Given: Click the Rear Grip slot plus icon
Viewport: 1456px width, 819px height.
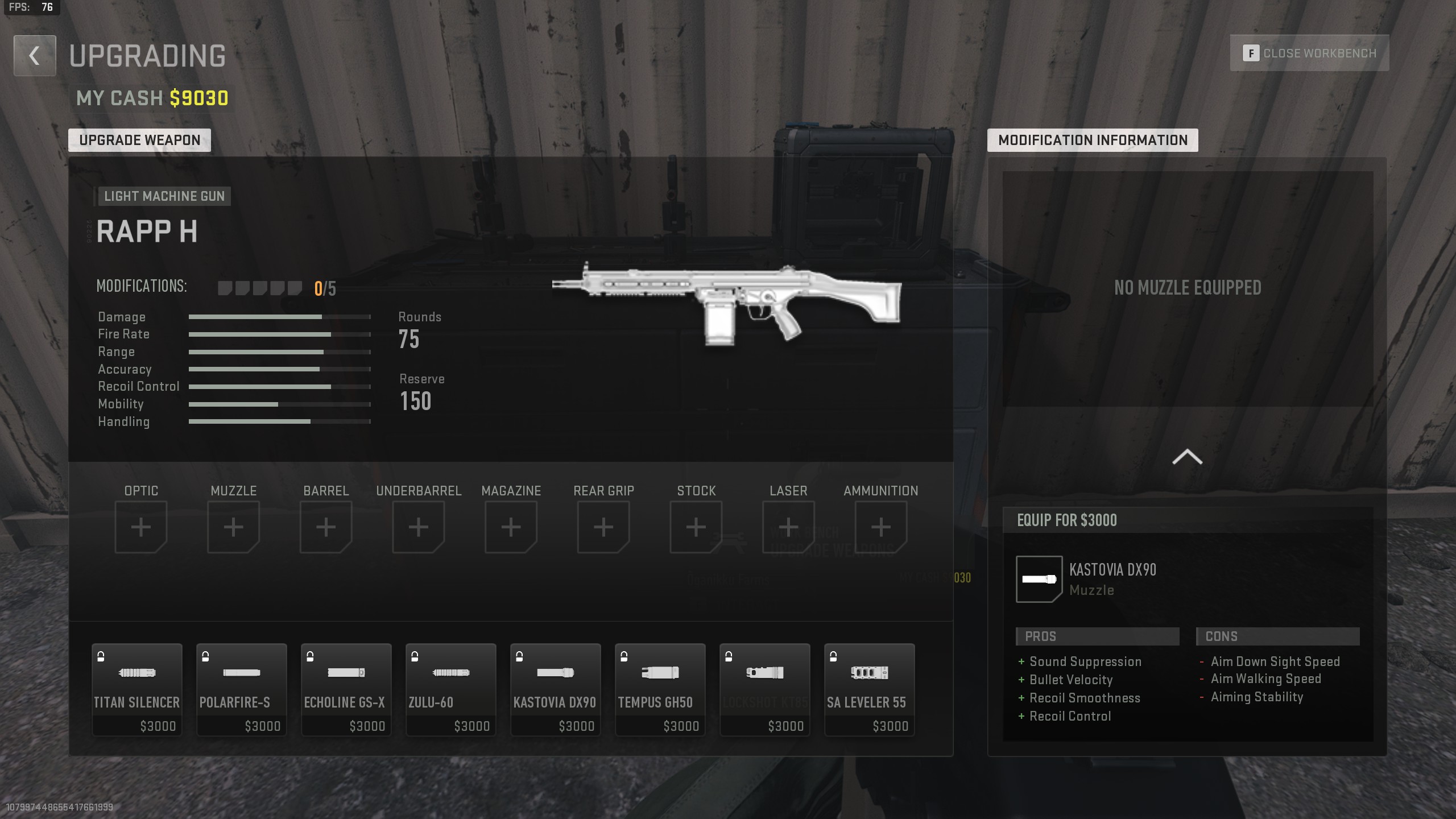Looking at the screenshot, I should [x=603, y=526].
